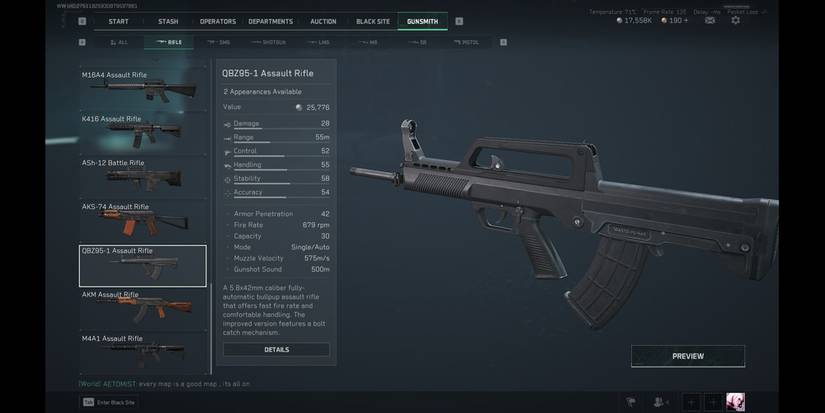The height and width of the screenshot is (413, 825).
Task: Switch to the Black Site tab
Action: pyautogui.click(x=372, y=21)
